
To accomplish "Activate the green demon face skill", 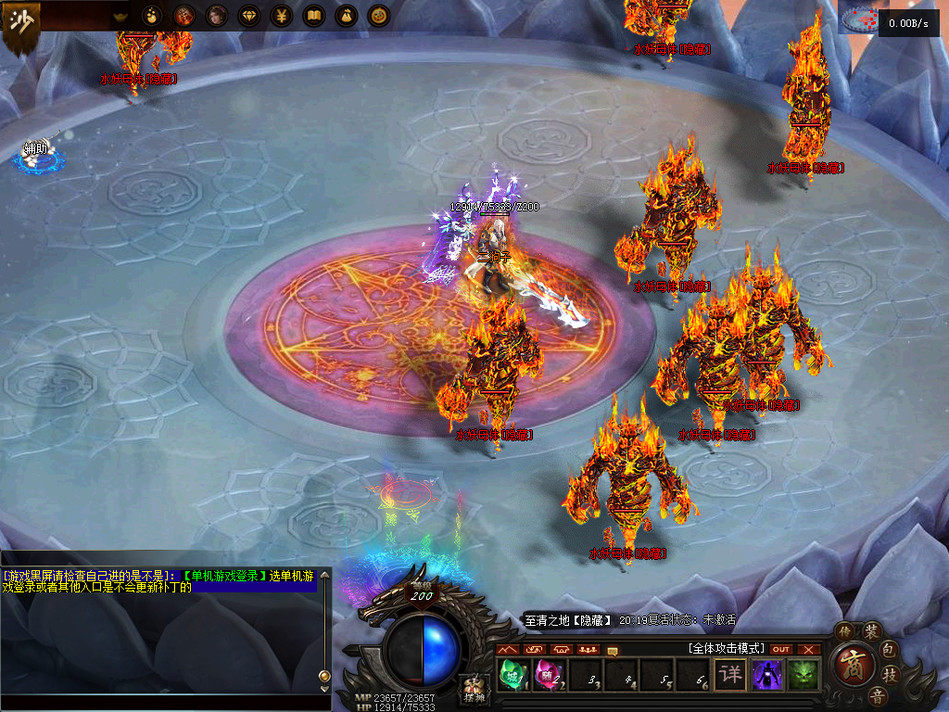I will (803, 675).
